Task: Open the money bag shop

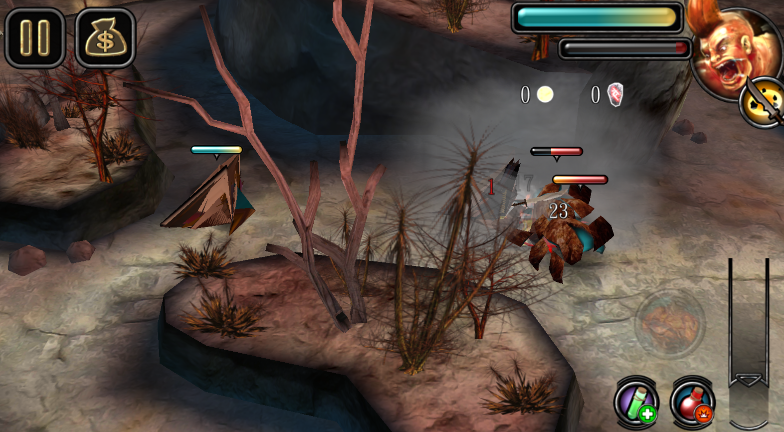Action: click(x=105, y=37)
